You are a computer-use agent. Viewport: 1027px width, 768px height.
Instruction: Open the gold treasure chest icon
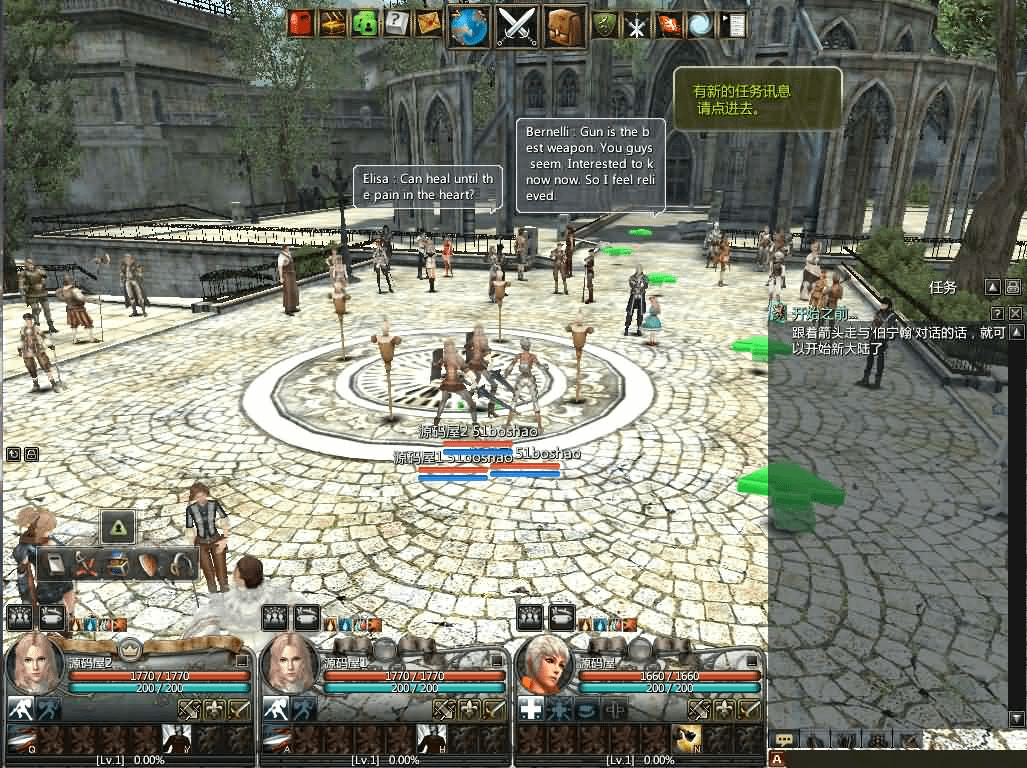333,24
